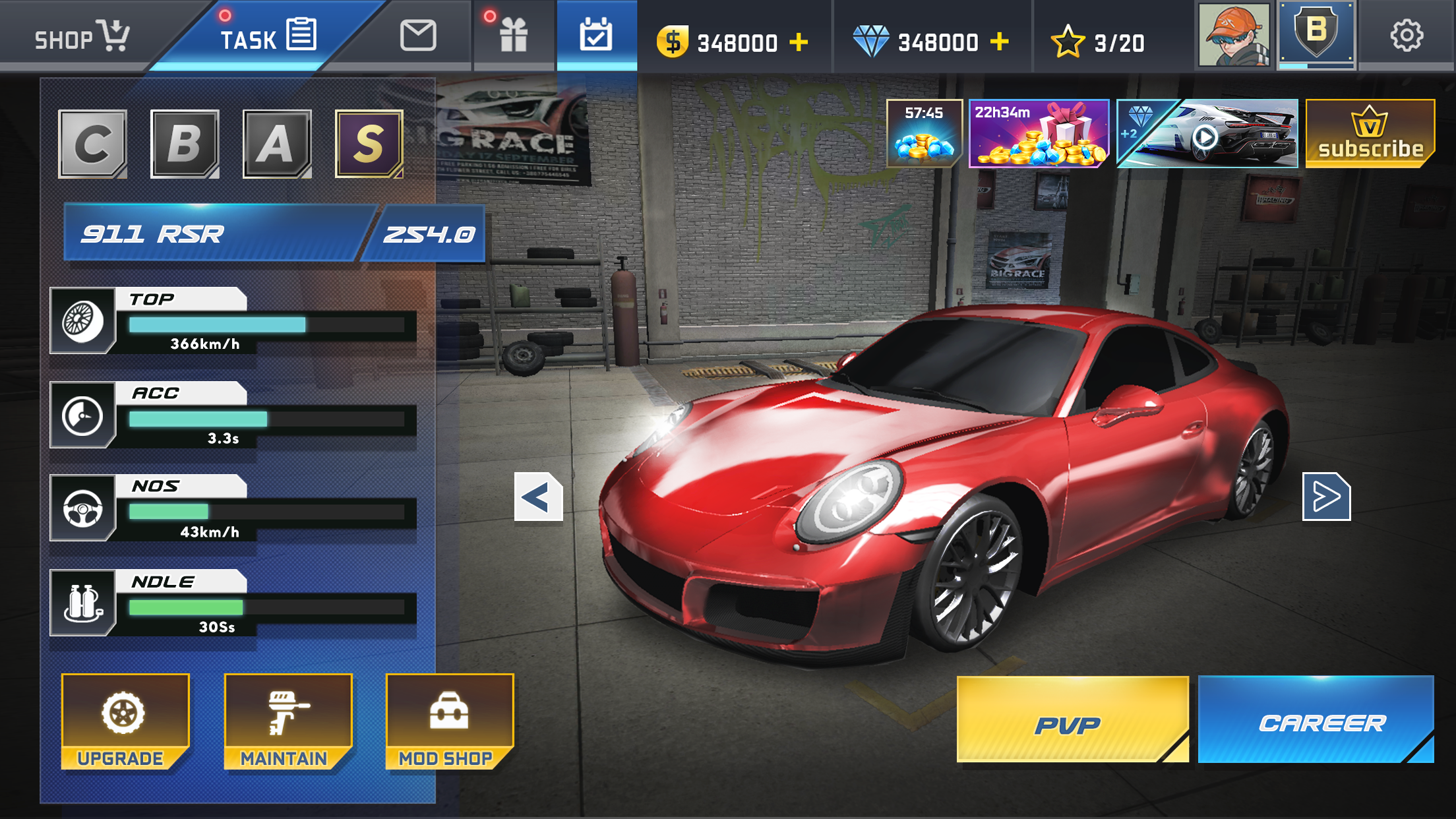The image size is (1456, 819).
Task: Open the Upgrade menu
Action: click(124, 721)
